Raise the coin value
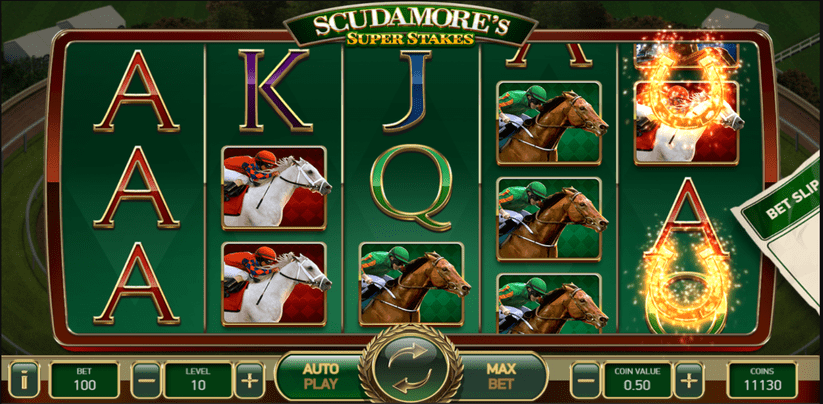The image size is (823, 404). pos(688,379)
